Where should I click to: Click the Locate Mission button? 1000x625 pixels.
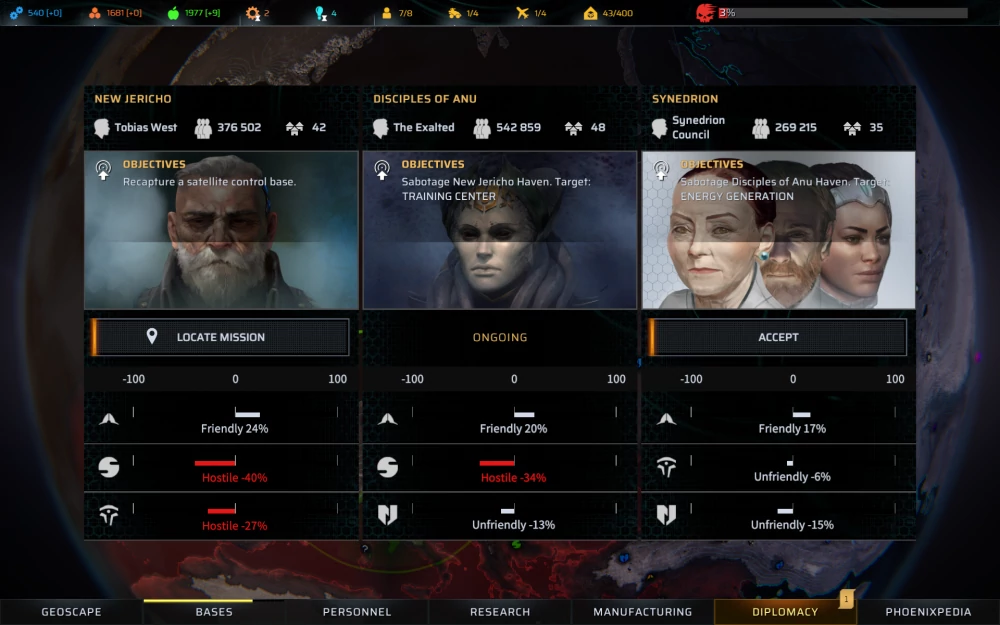coord(221,337)
